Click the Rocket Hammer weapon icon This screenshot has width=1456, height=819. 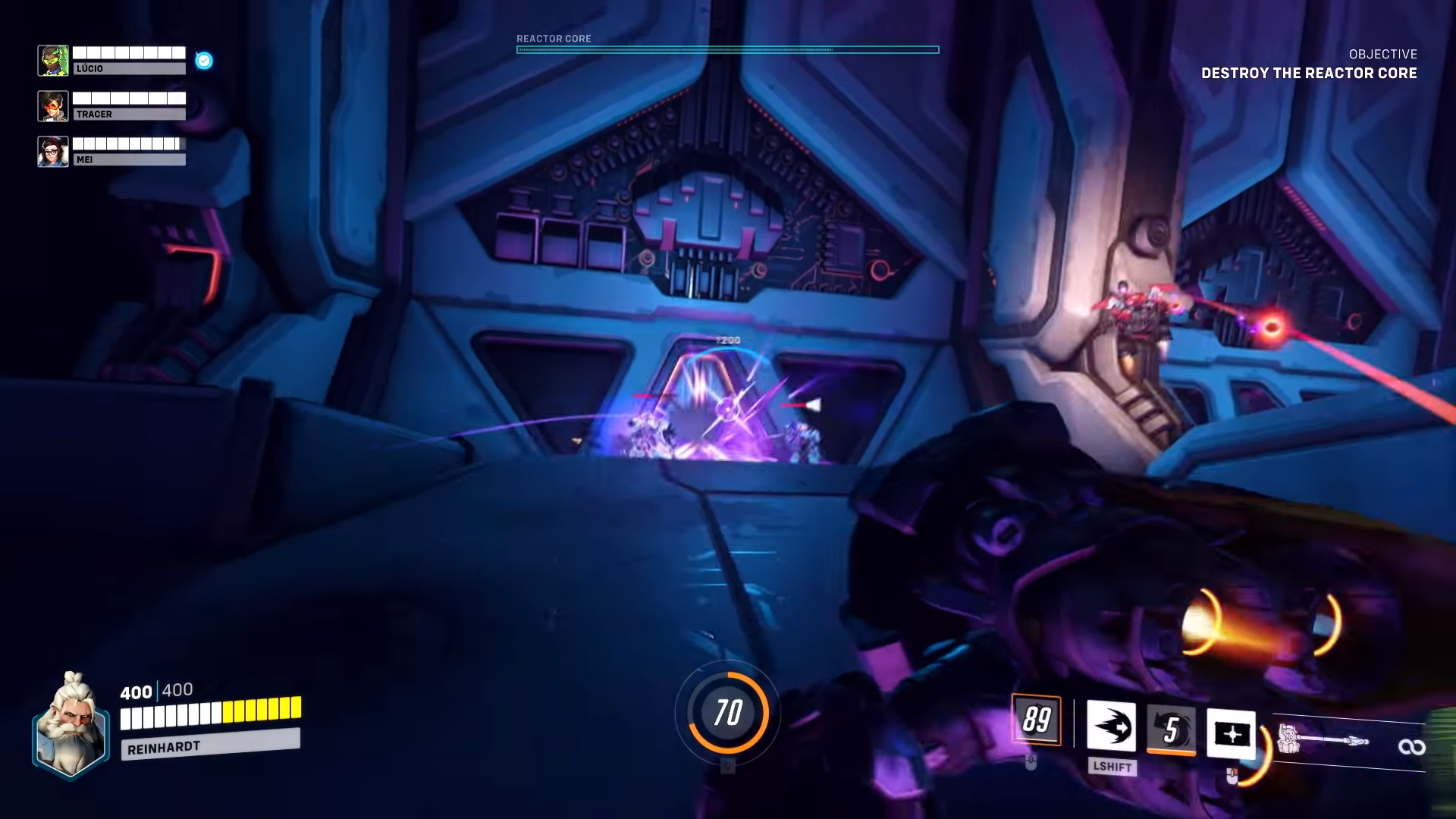click(1323, 739)
